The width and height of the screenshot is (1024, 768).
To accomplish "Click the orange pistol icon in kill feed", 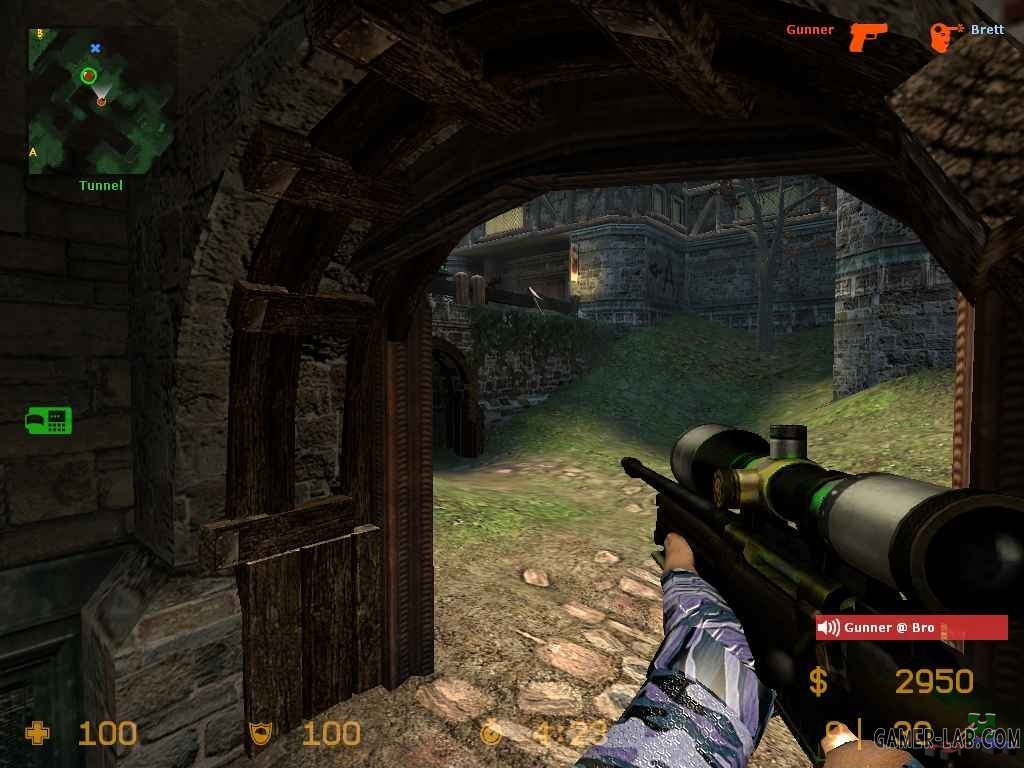I will pyautogui.click(x=868, y=36).
